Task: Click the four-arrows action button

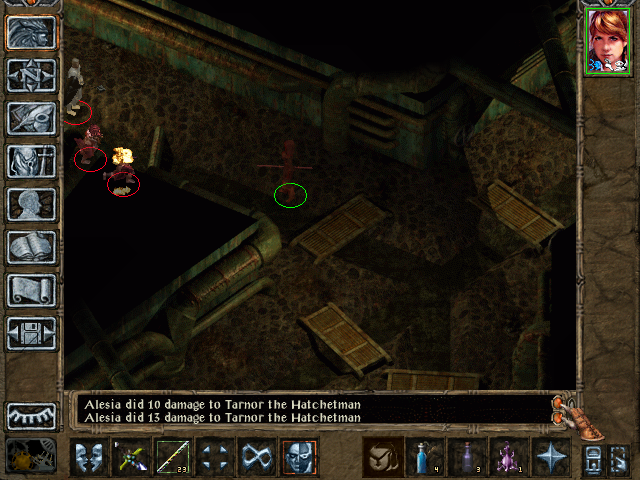Action: tap(215, 457)
